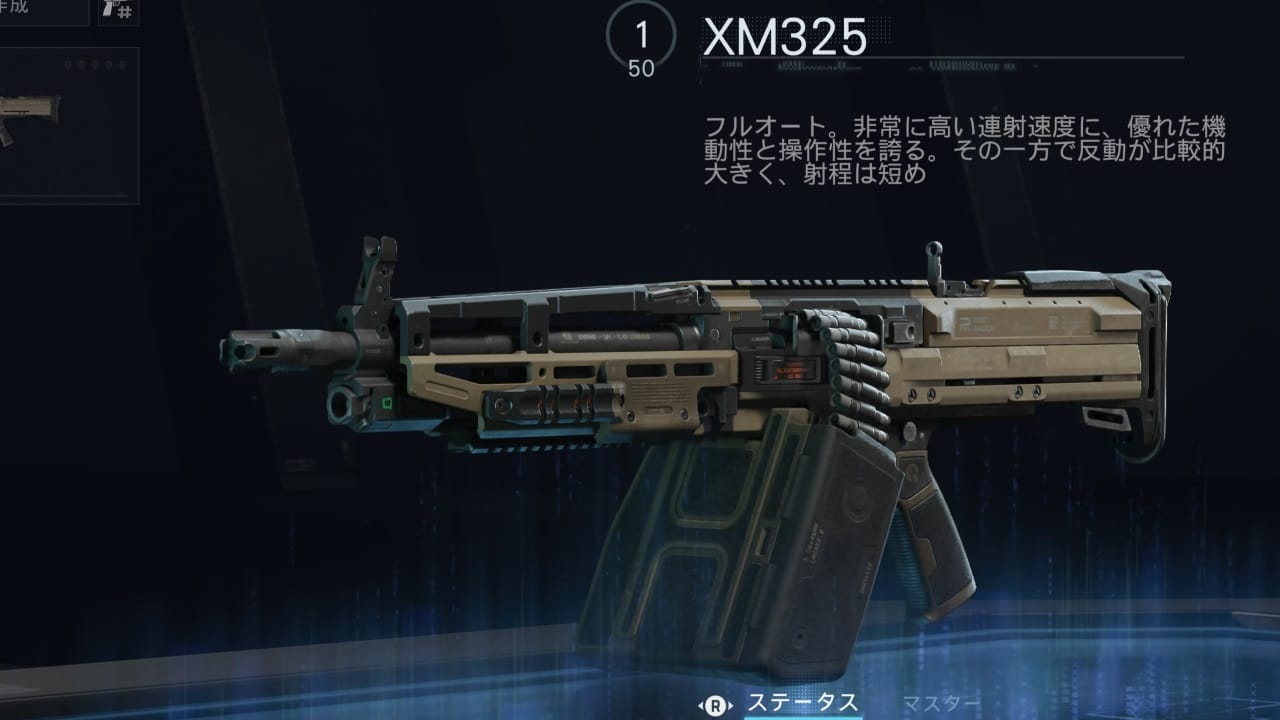Viewport: 1280px width, 720px height.
Task: Click the last attachment slot dot above the thumbnail
Action: [120, 65]
